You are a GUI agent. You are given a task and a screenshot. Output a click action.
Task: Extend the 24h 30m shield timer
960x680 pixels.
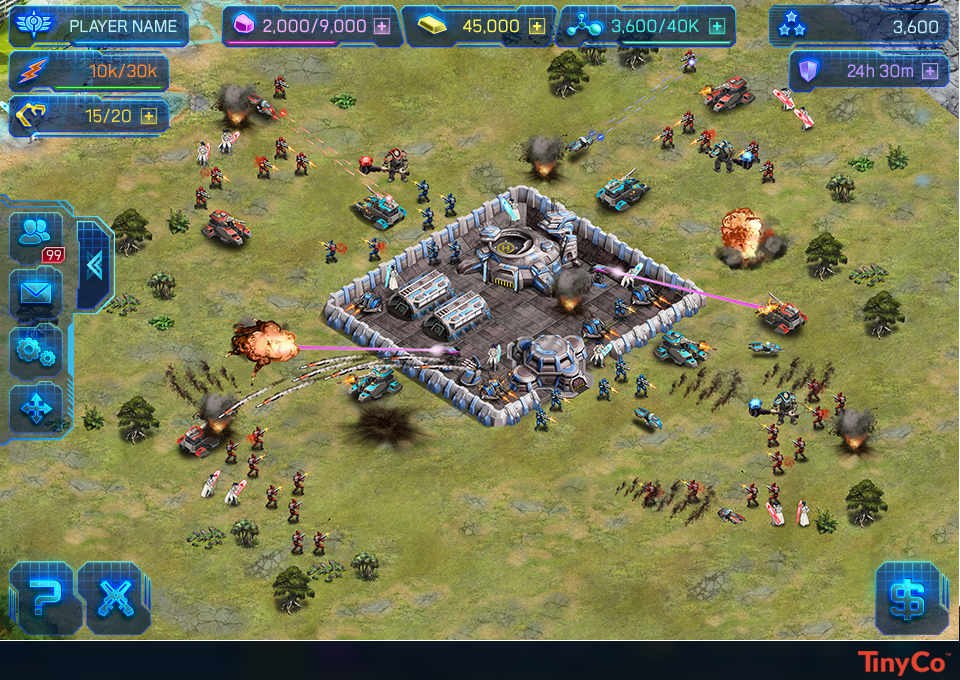(x=930, y=71)
